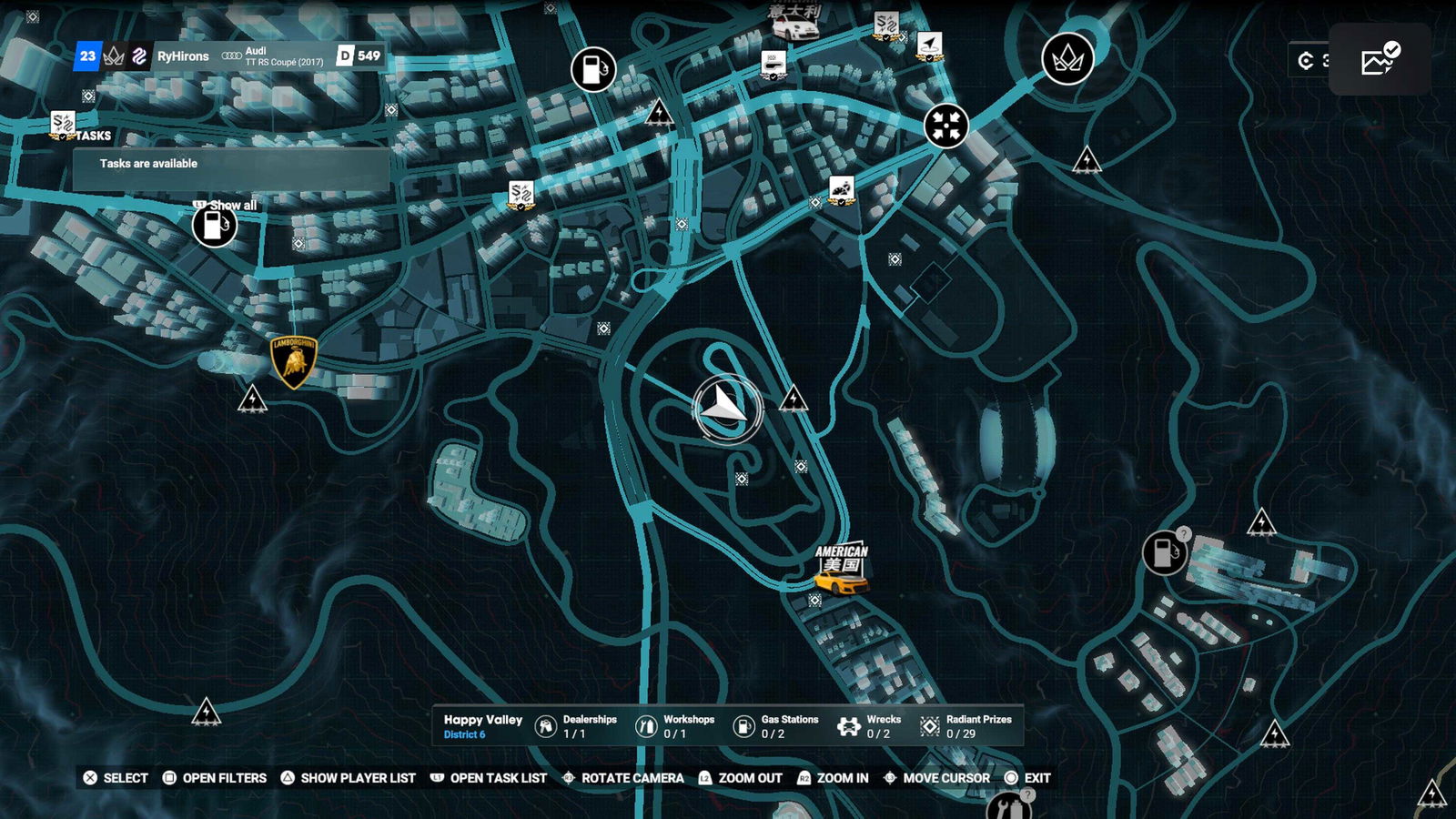Pick the gas station marker under Show all
The image size is (1456, 819).
[215, 226]
